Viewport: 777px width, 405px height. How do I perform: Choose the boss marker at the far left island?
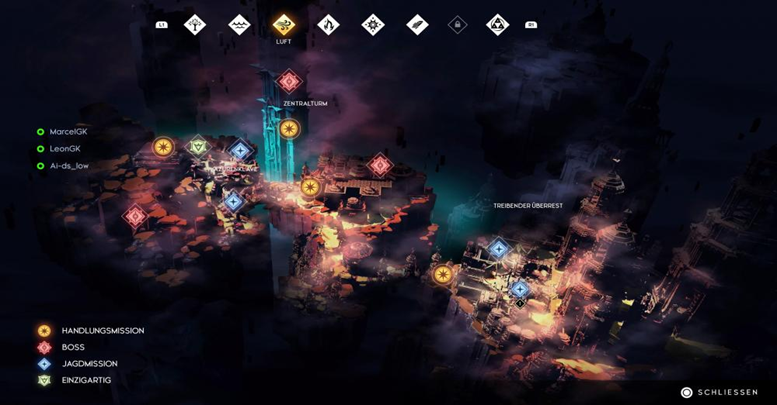[x=135, y=215]
